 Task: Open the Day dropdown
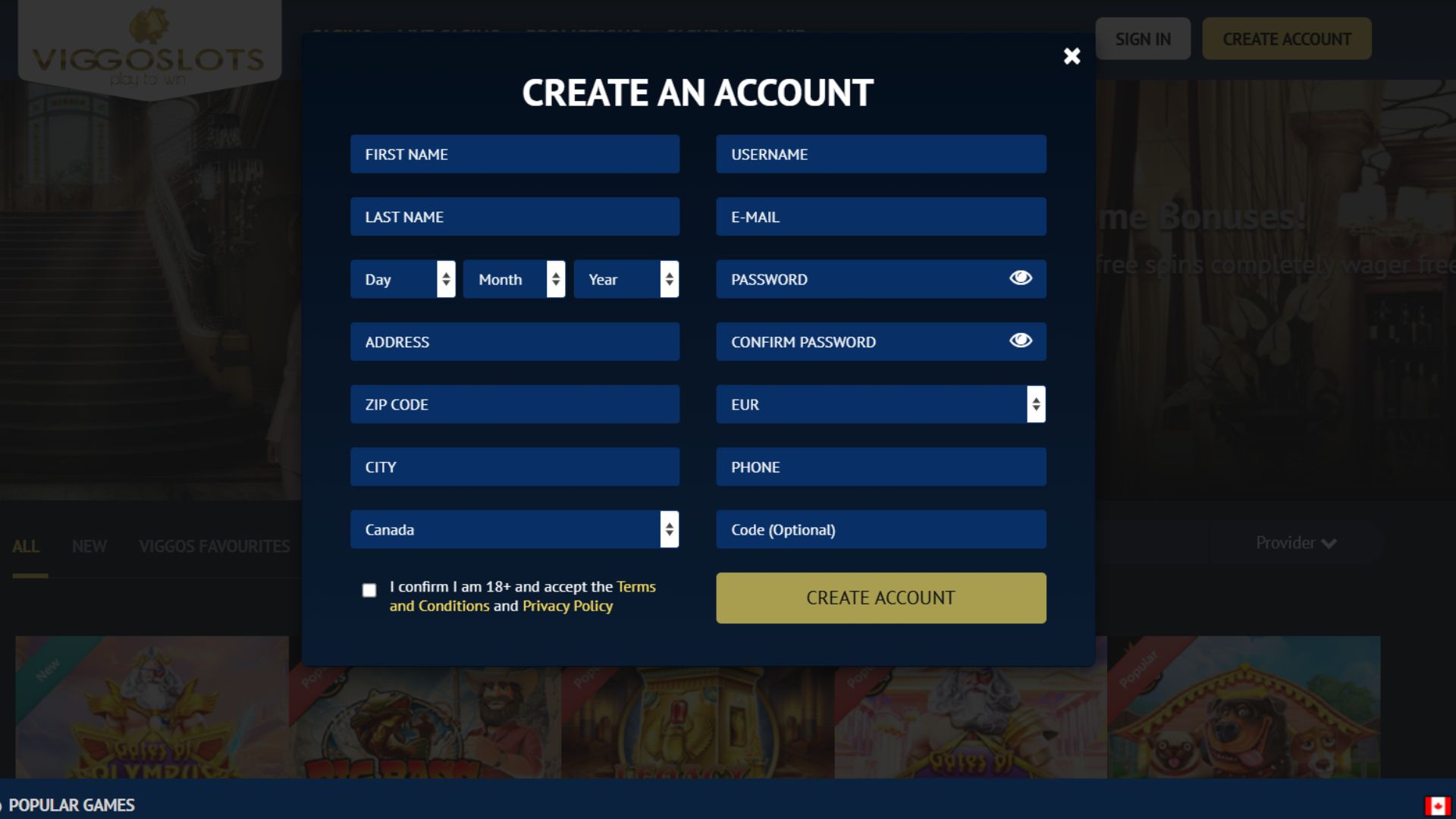coord(403,279)
